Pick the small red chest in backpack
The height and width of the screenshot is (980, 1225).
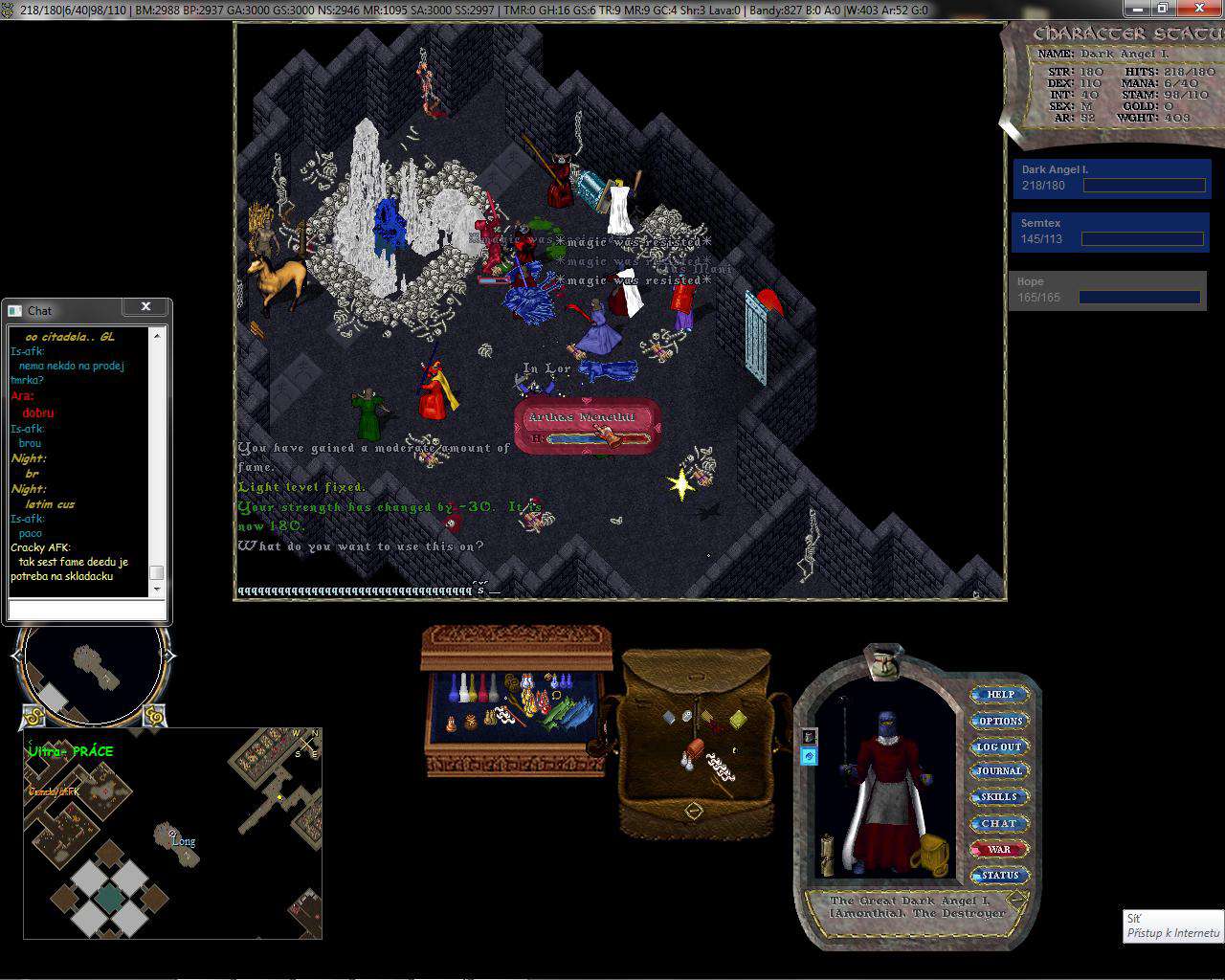click(695, 747)
